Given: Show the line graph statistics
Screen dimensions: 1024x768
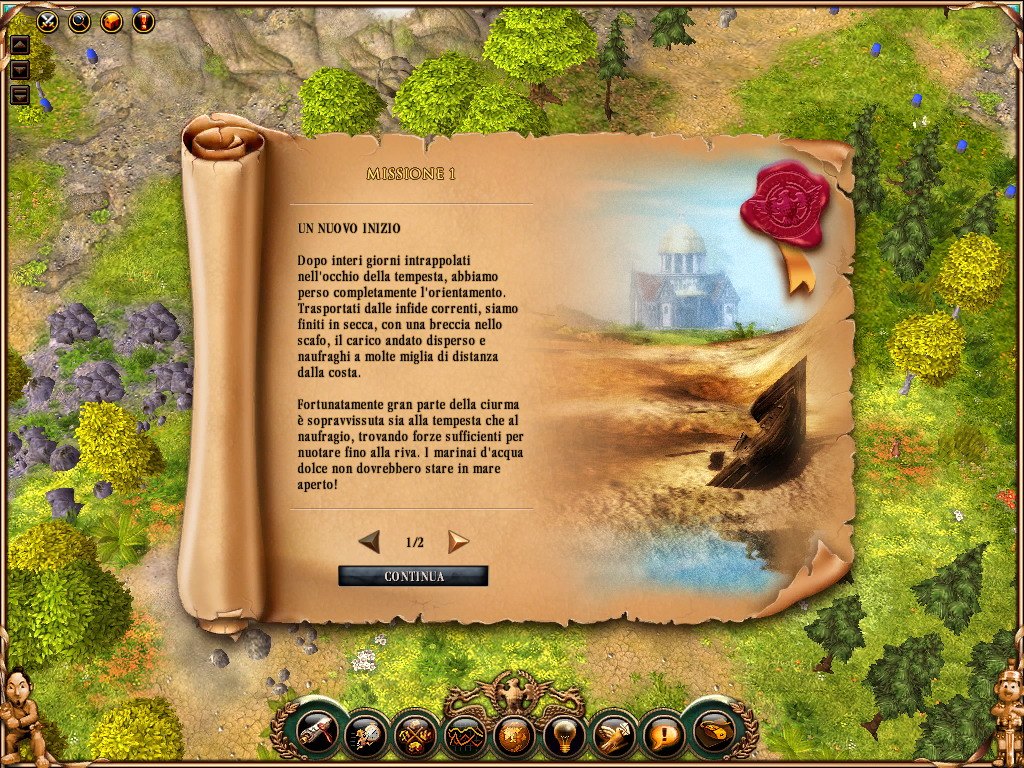Looking at the screenshot, I should (x=464, y=737).
